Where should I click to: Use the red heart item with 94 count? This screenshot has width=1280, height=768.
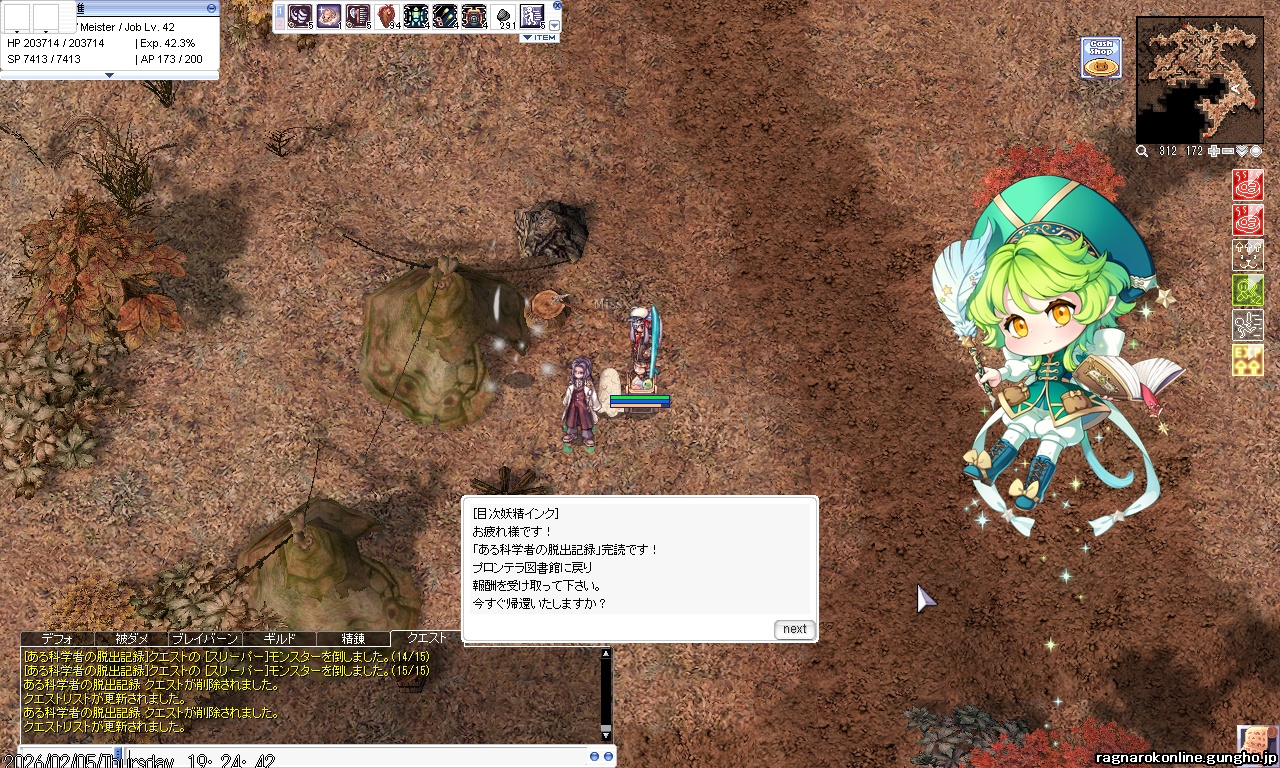tap(387, 17)
